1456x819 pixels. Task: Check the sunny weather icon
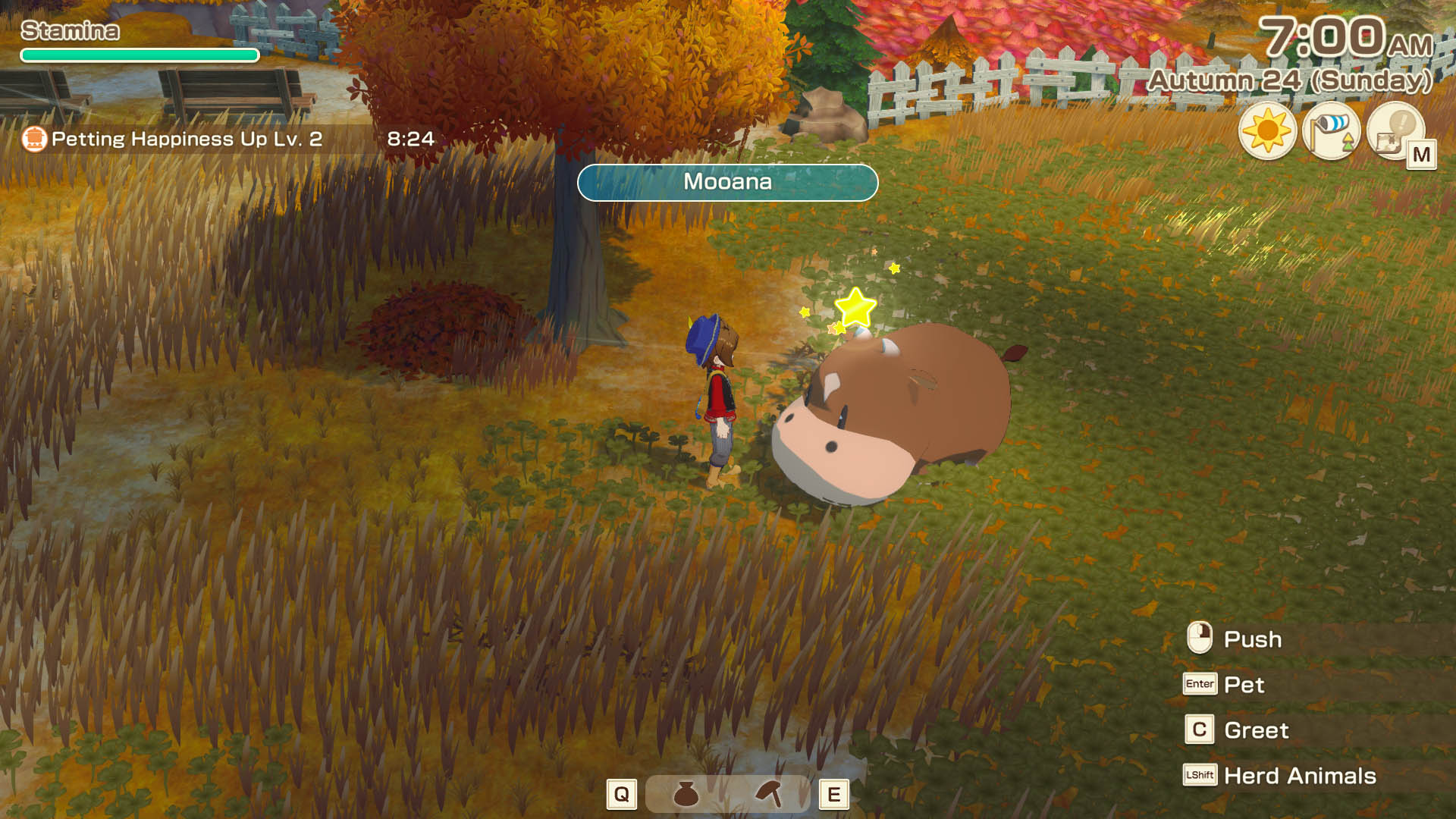click(x=1267, y=131)
